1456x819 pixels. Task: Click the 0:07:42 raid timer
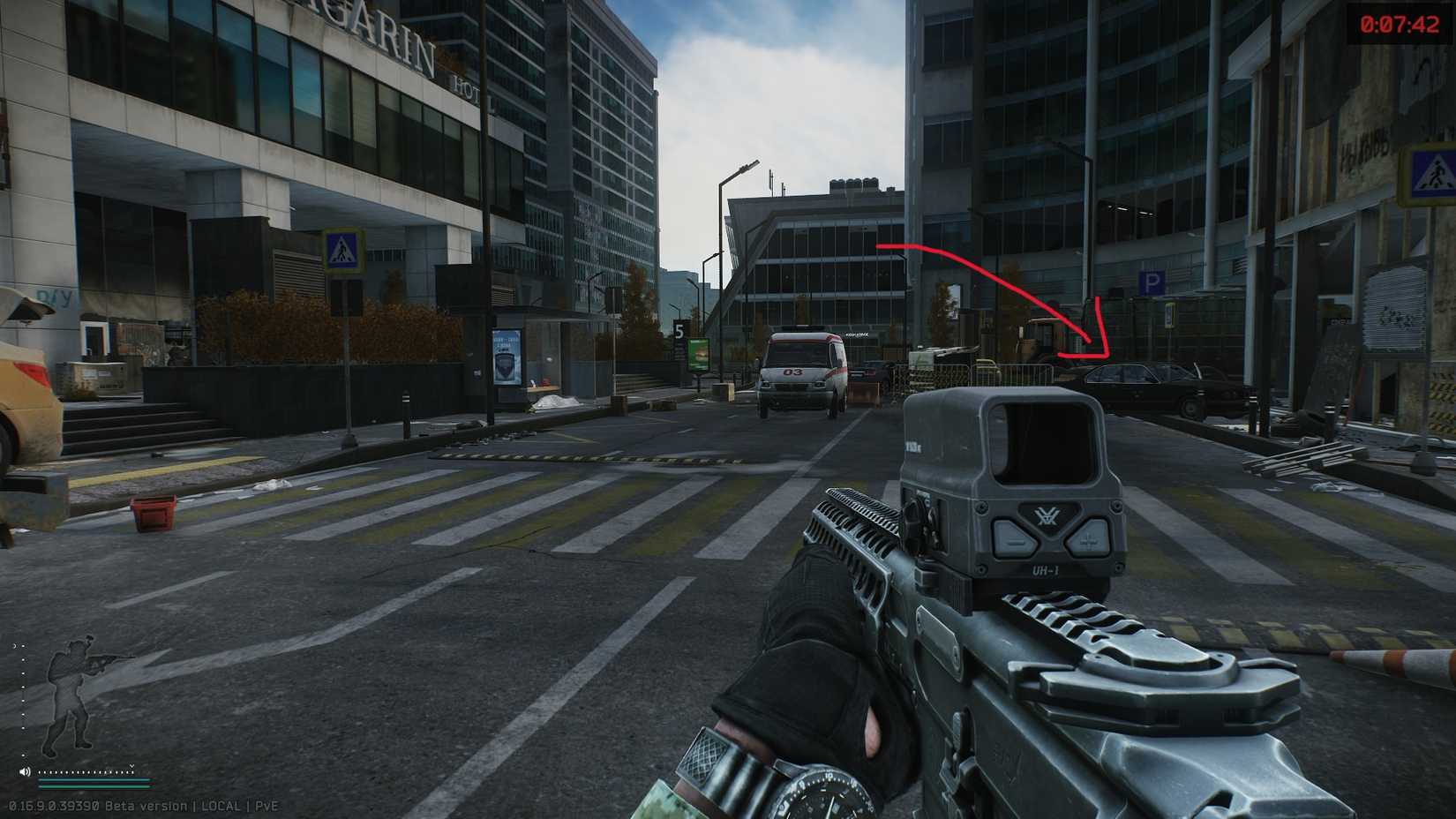click(x=1397, y=25)
